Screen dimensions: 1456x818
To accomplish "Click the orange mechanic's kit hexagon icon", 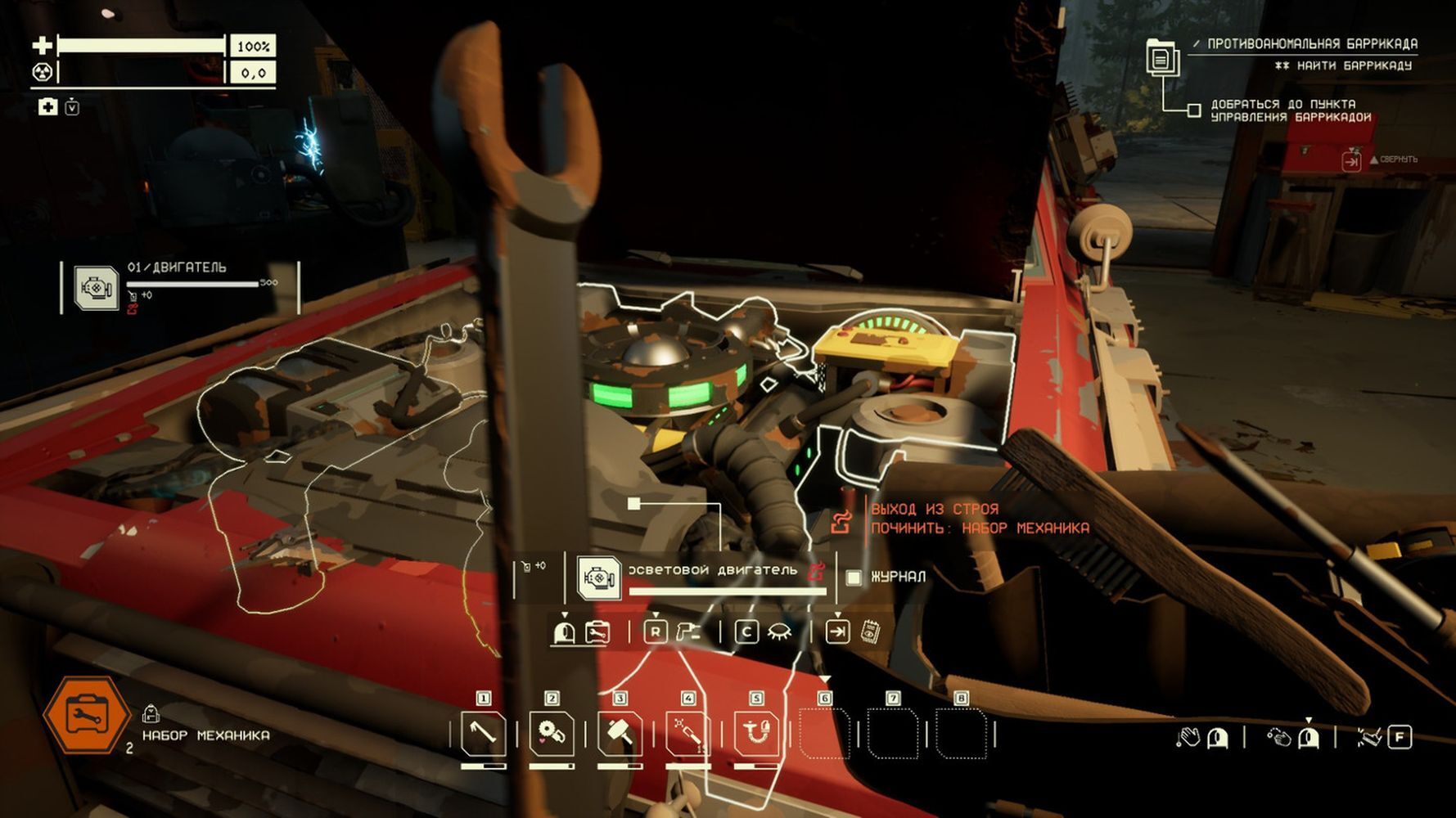I will click(86, 717).
